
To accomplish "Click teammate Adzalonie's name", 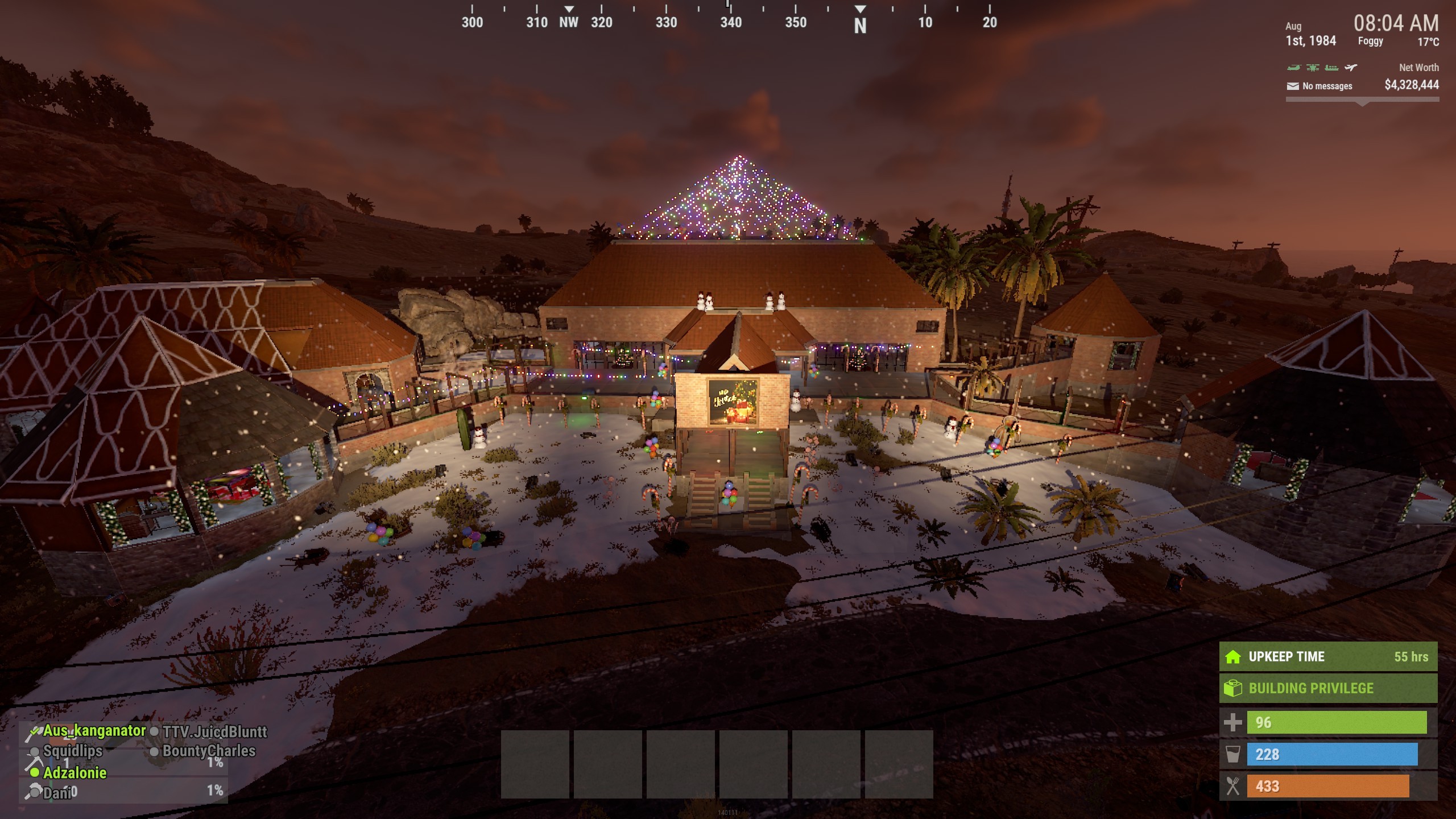I will 75,773.
